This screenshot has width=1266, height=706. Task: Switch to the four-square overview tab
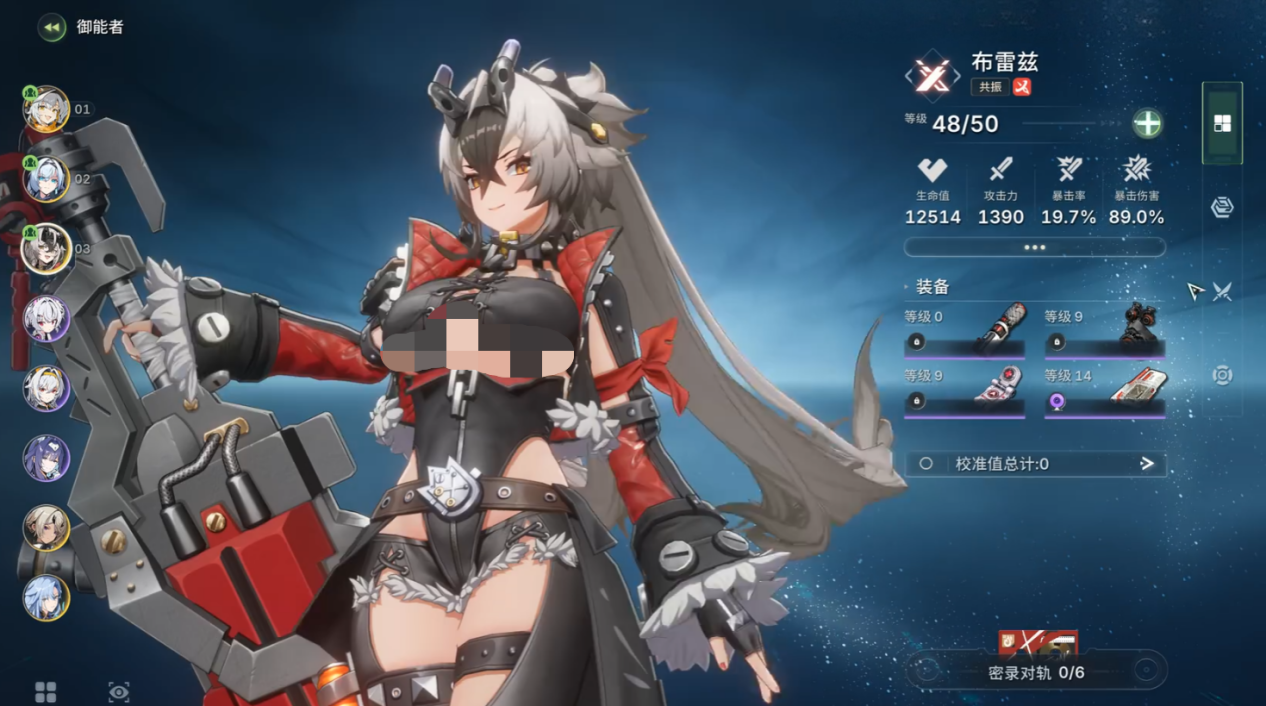tap(1222, 124)
